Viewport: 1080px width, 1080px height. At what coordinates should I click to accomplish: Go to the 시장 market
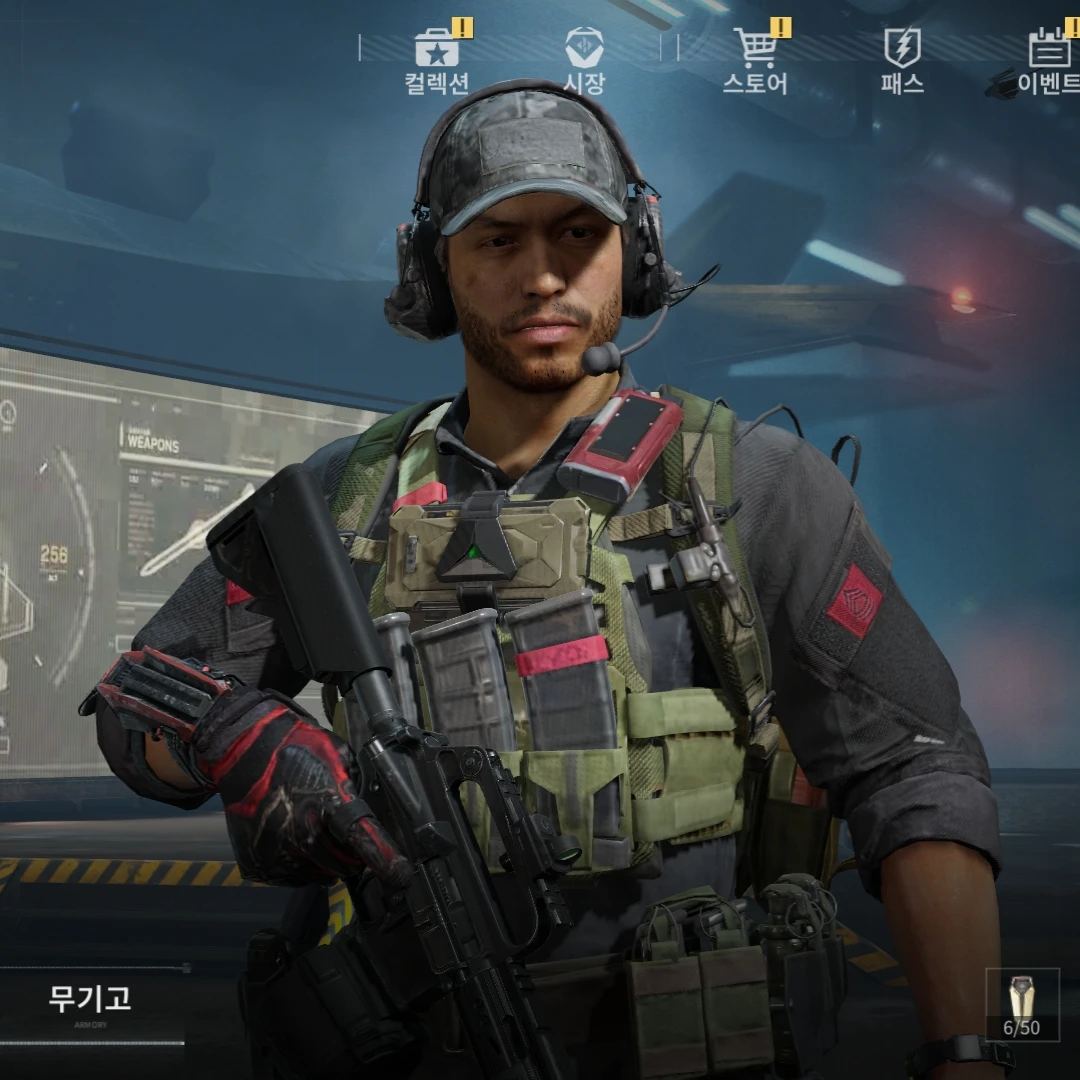[x=584, y=60]
